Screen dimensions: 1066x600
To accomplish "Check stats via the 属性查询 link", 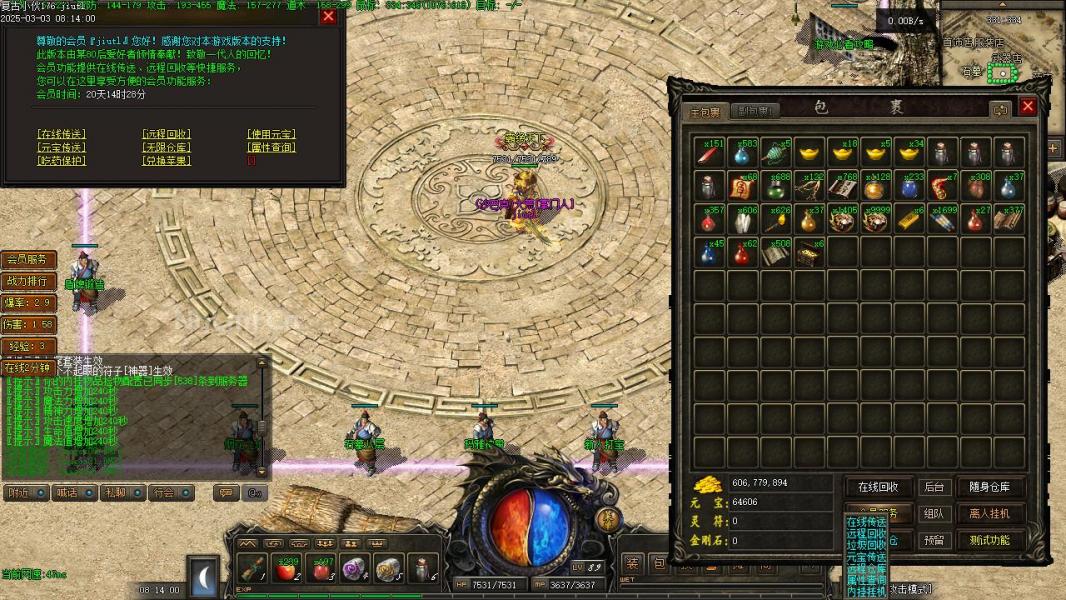I will [x=271, y=147].
